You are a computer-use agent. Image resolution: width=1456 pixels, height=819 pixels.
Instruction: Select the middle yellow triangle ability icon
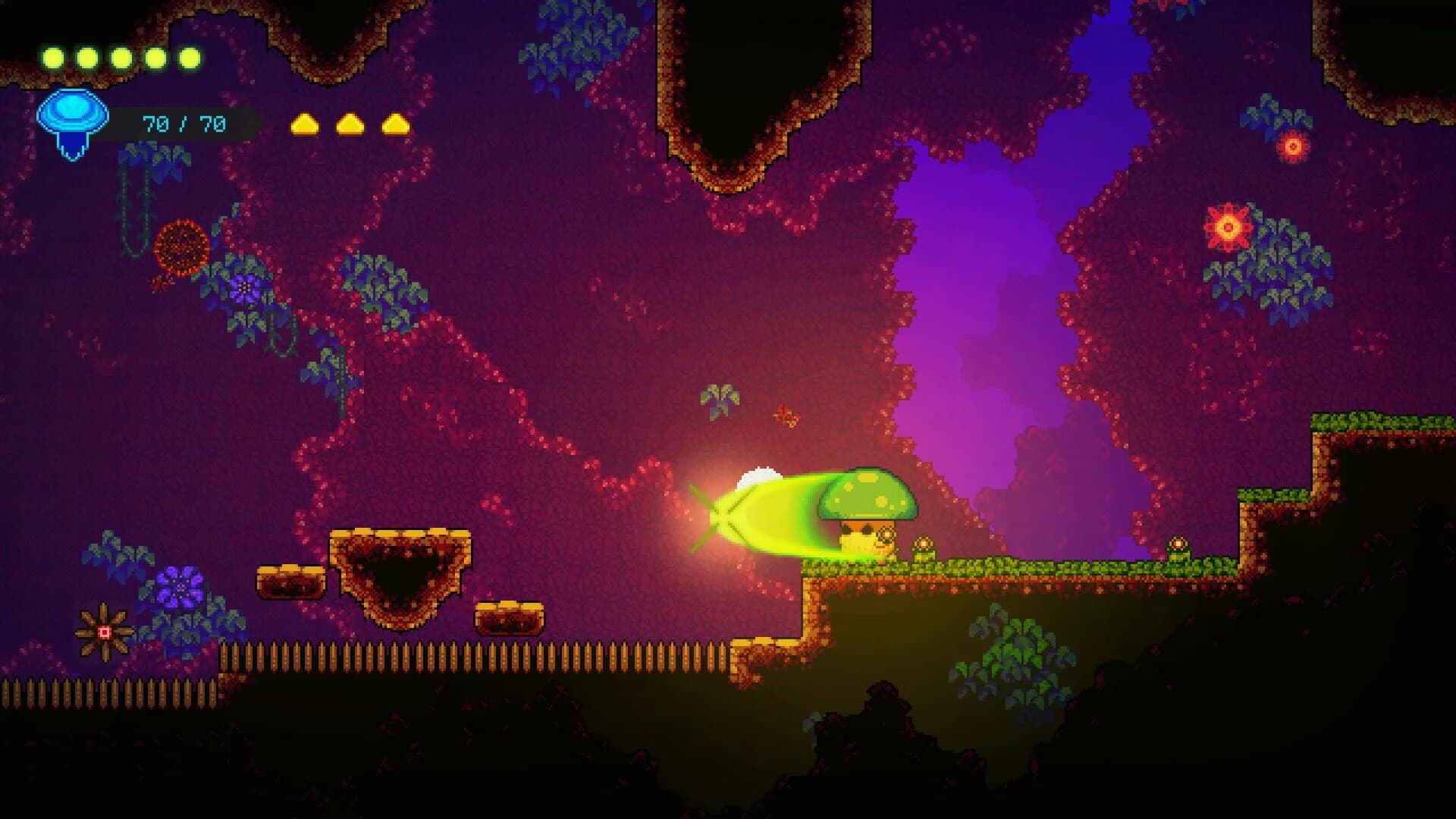pos(347,124)
